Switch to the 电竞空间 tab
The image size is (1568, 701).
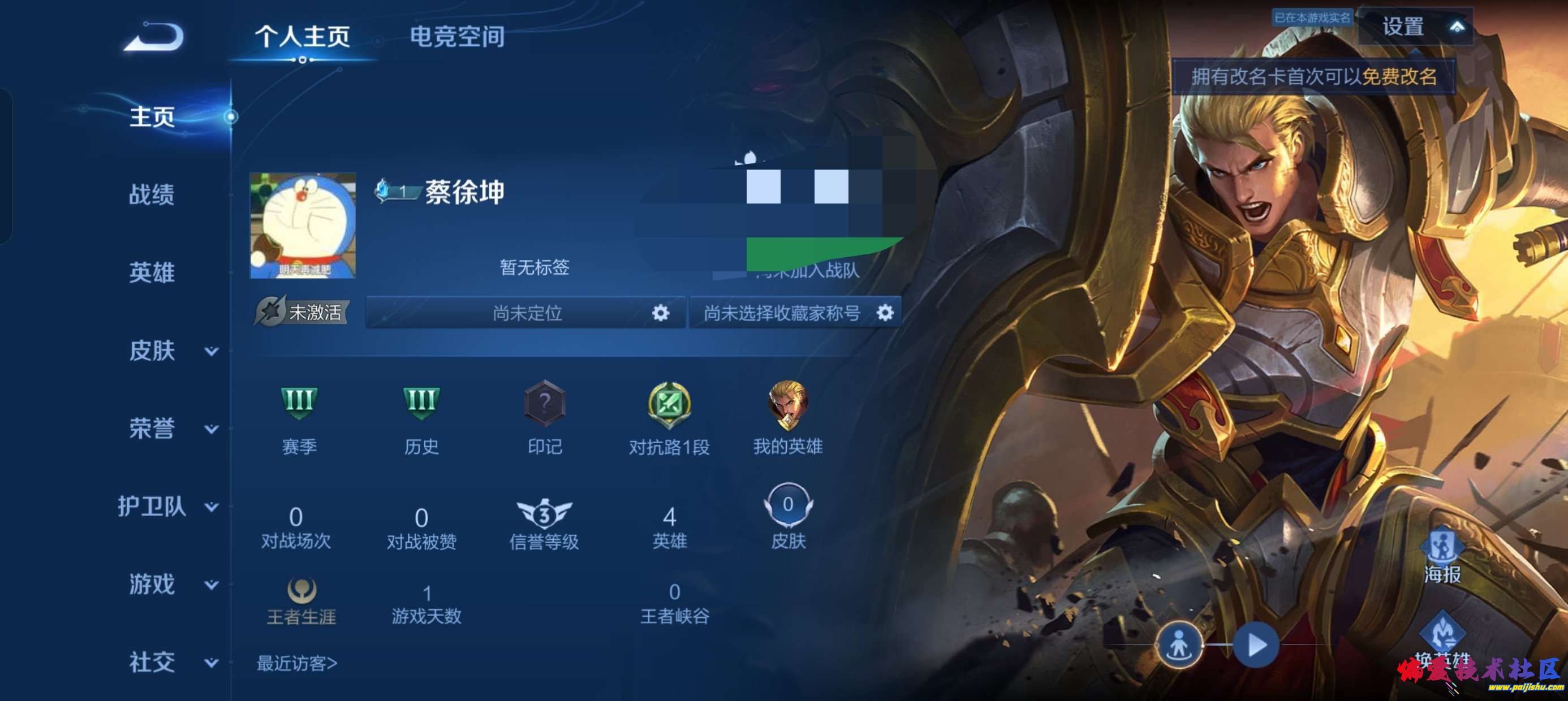[459, 37]
